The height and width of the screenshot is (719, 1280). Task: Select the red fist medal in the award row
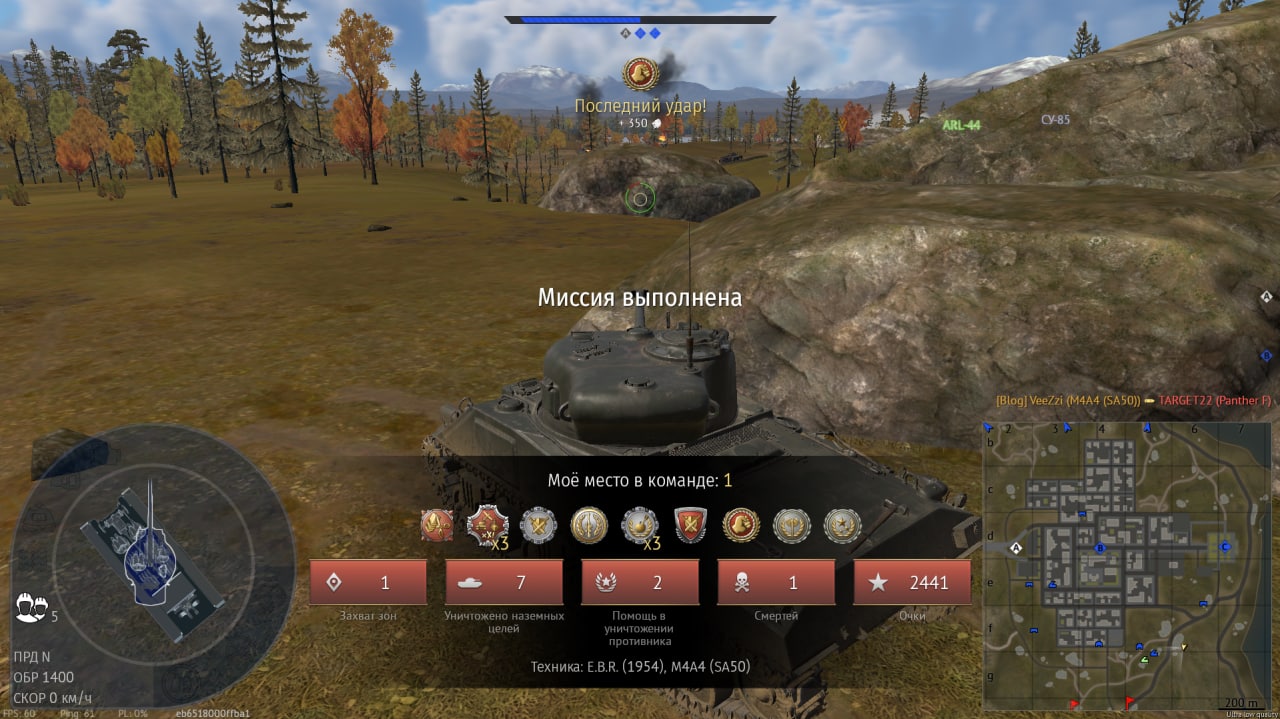(x=741, y=525)
